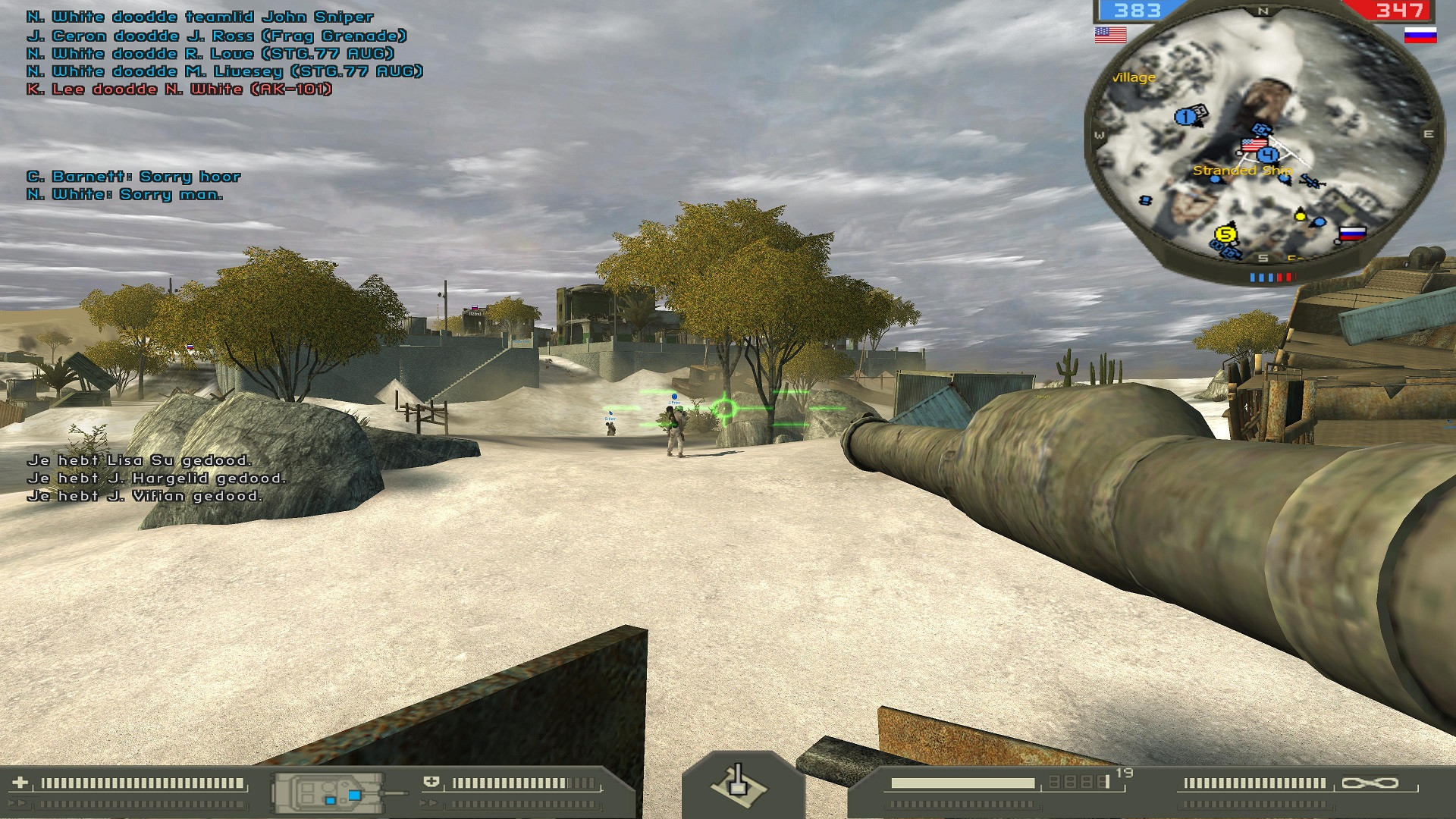This screenshot has height=819, width=1456.
Task: Click the S compass marker below the minimap
Action: click(1263, 259)
